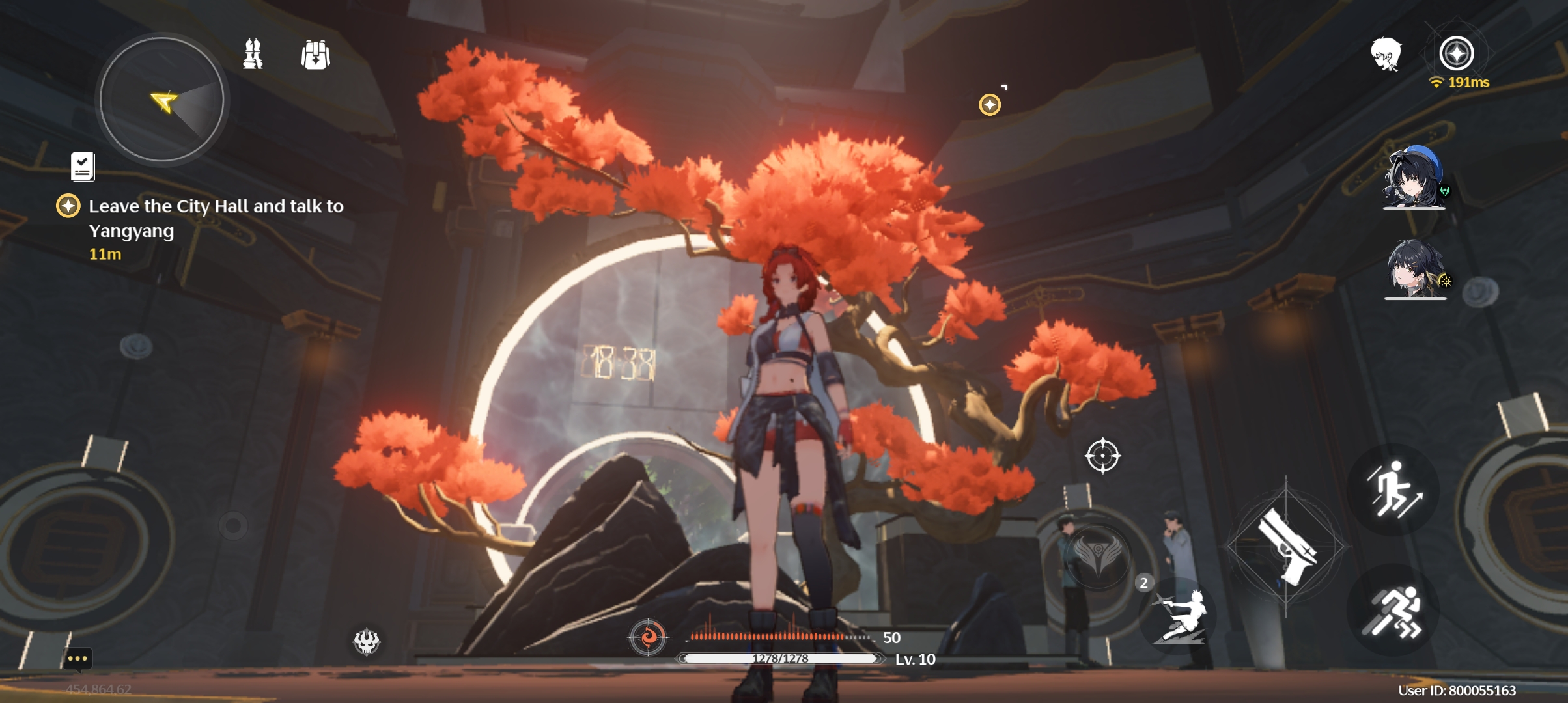This screenshot has width=1568, height=703.
Task: Open the minimap compass
Action: [x=161, y=101]
